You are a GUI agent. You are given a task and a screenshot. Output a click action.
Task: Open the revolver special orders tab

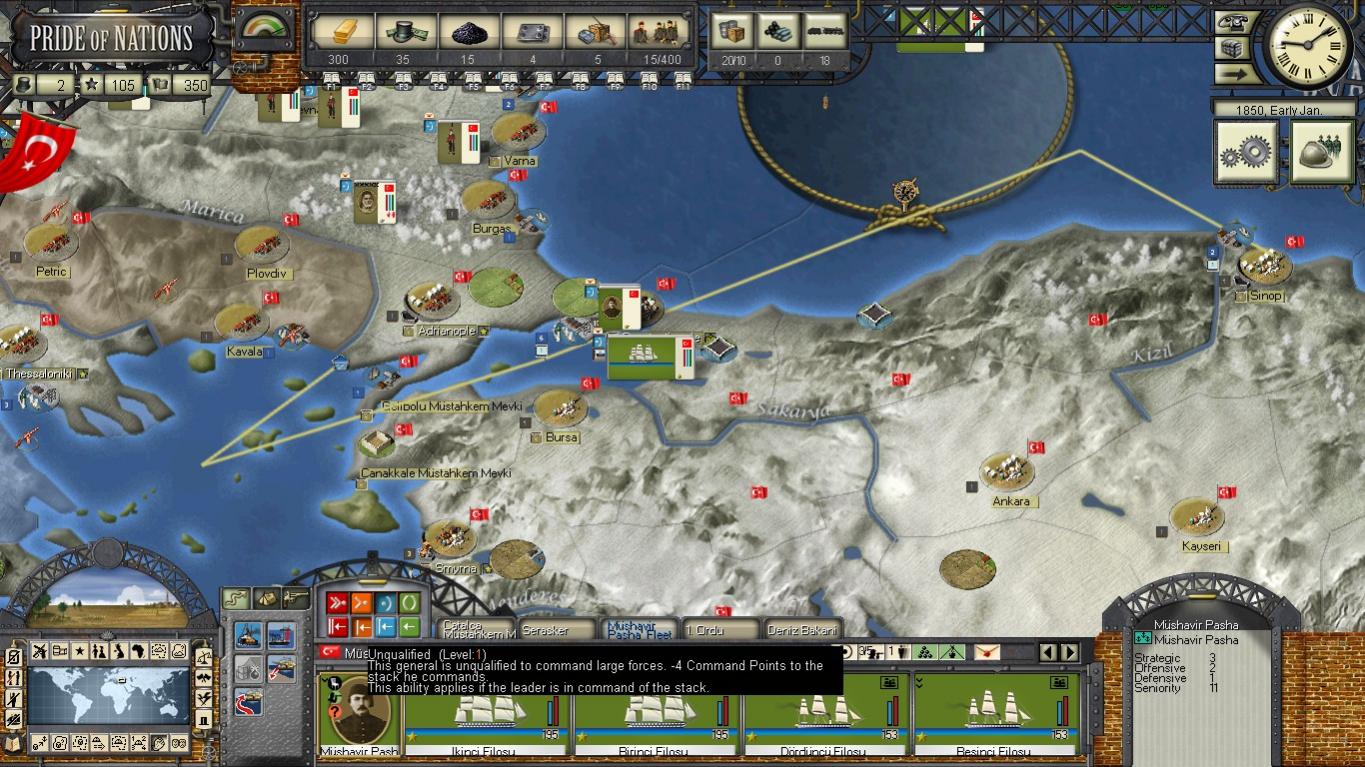click(295, 597)
